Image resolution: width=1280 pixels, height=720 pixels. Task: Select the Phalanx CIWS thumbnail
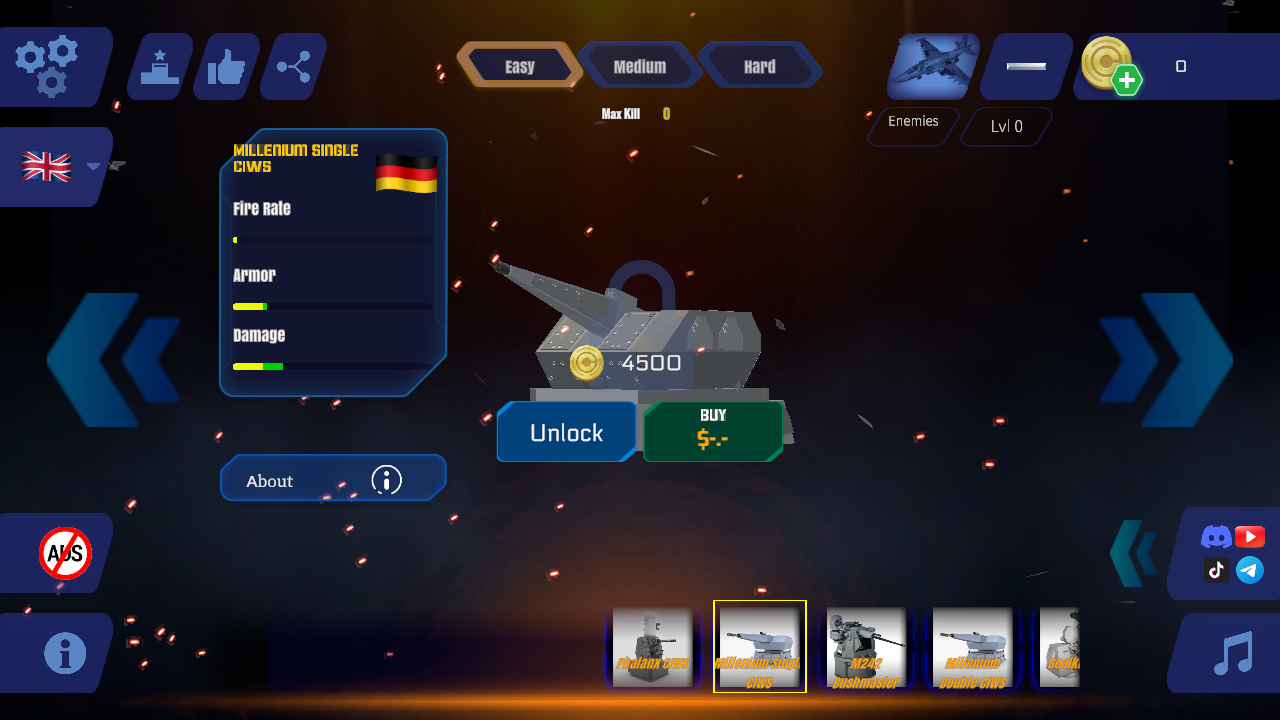(652, 647)
